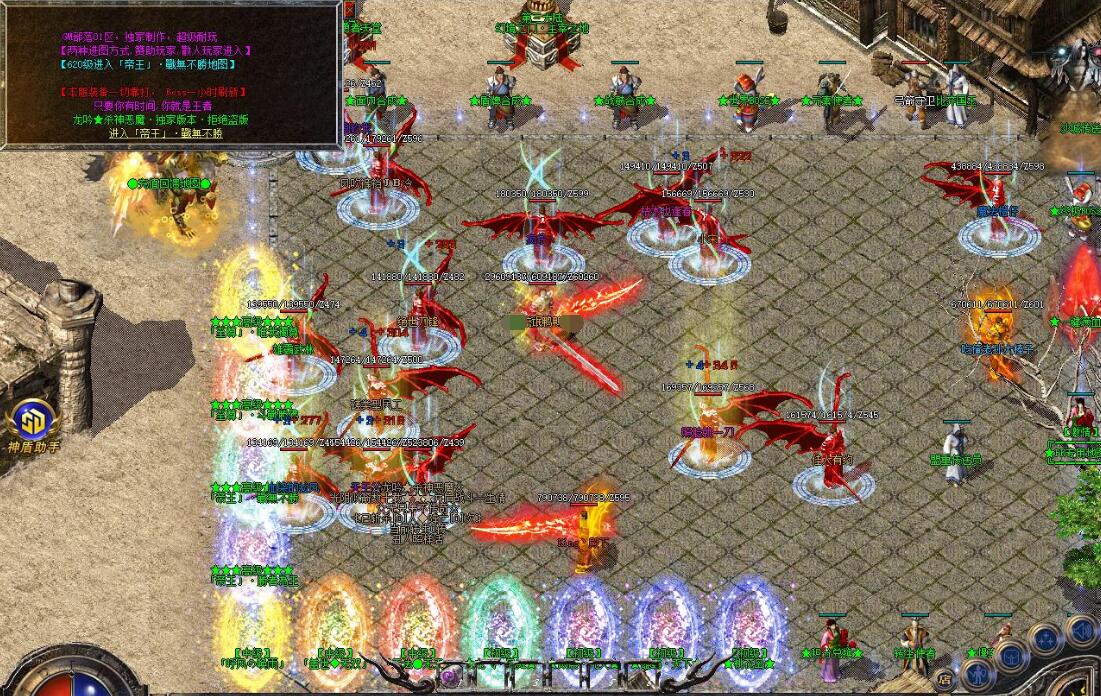Open the bag round button
The image size is (1101, 696).
[x=1012, y=655]
